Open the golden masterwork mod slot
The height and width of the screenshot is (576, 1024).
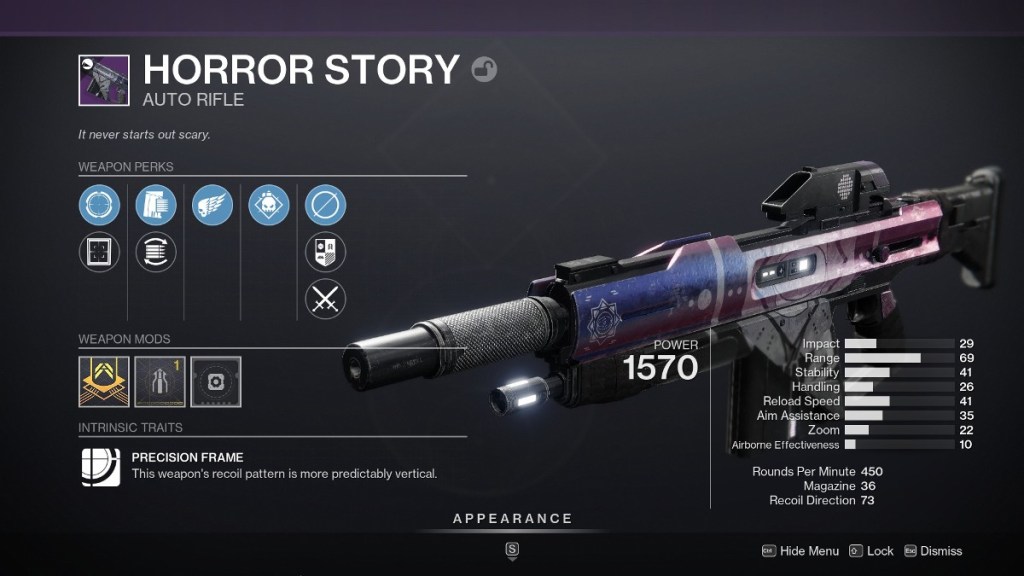pyautogui.click(x=104, y=382)
